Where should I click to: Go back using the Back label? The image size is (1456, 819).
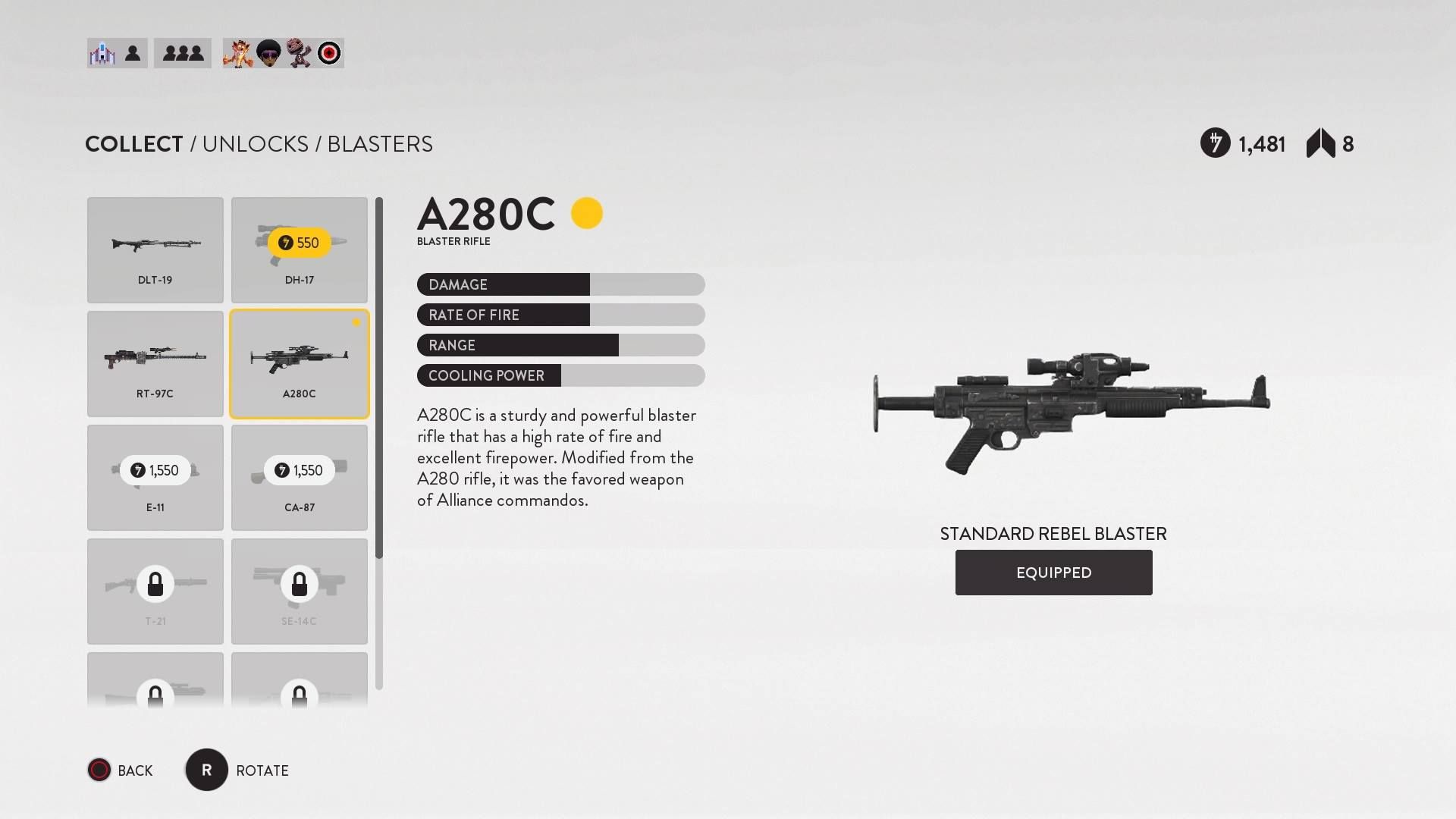pos(135,770)
